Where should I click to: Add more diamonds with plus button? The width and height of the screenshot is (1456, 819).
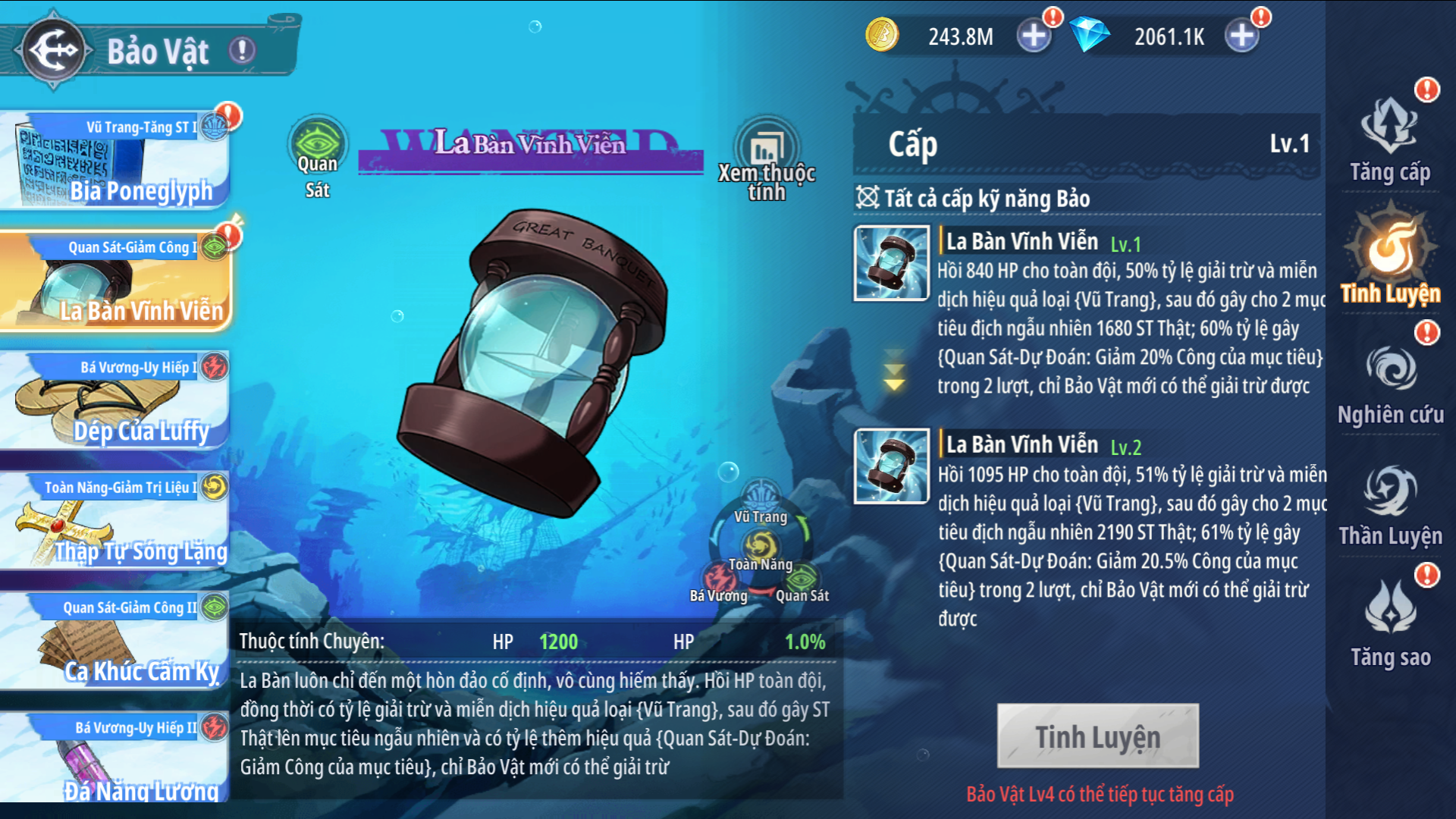pos(1241,36)
